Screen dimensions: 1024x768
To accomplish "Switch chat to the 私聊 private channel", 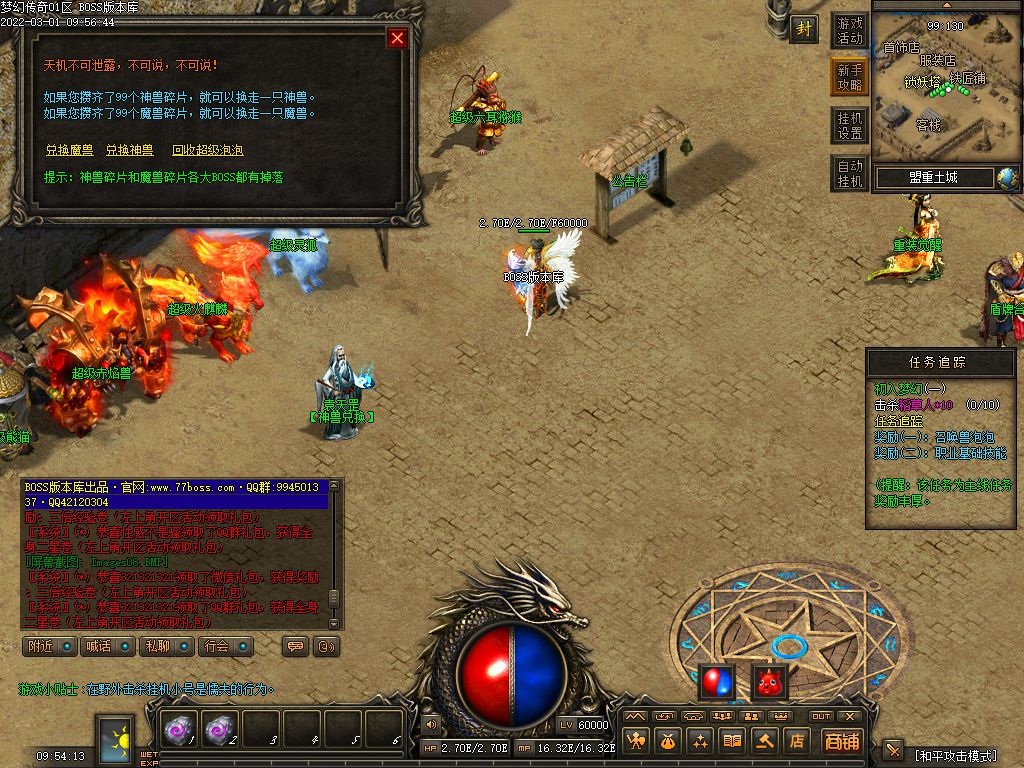I will click(165, 646).
